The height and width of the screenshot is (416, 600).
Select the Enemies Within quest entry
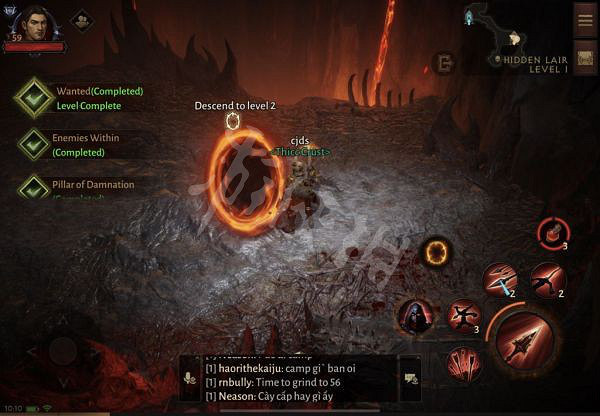tap(36, 144)
